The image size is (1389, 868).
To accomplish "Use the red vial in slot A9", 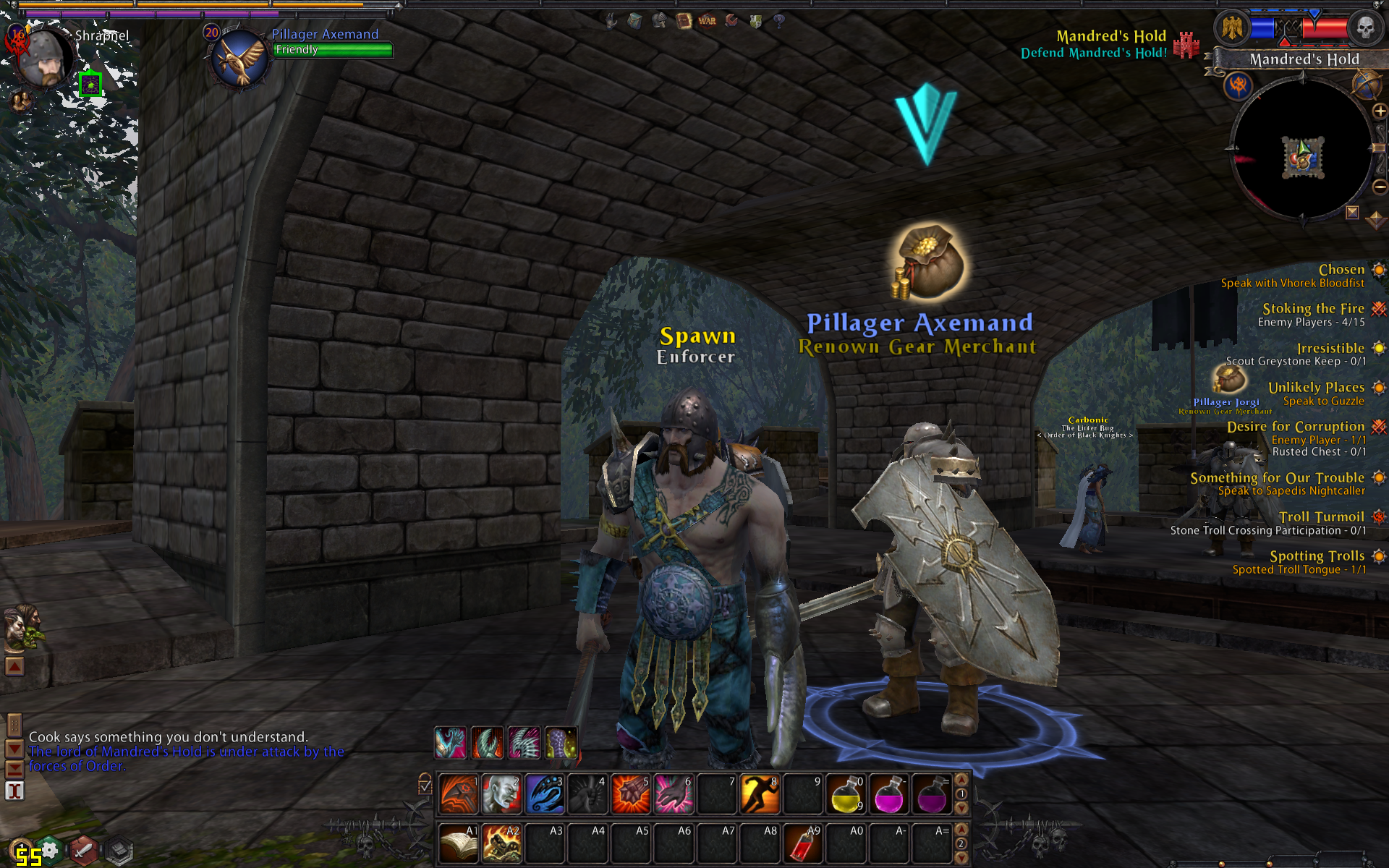I will point(802,843).
